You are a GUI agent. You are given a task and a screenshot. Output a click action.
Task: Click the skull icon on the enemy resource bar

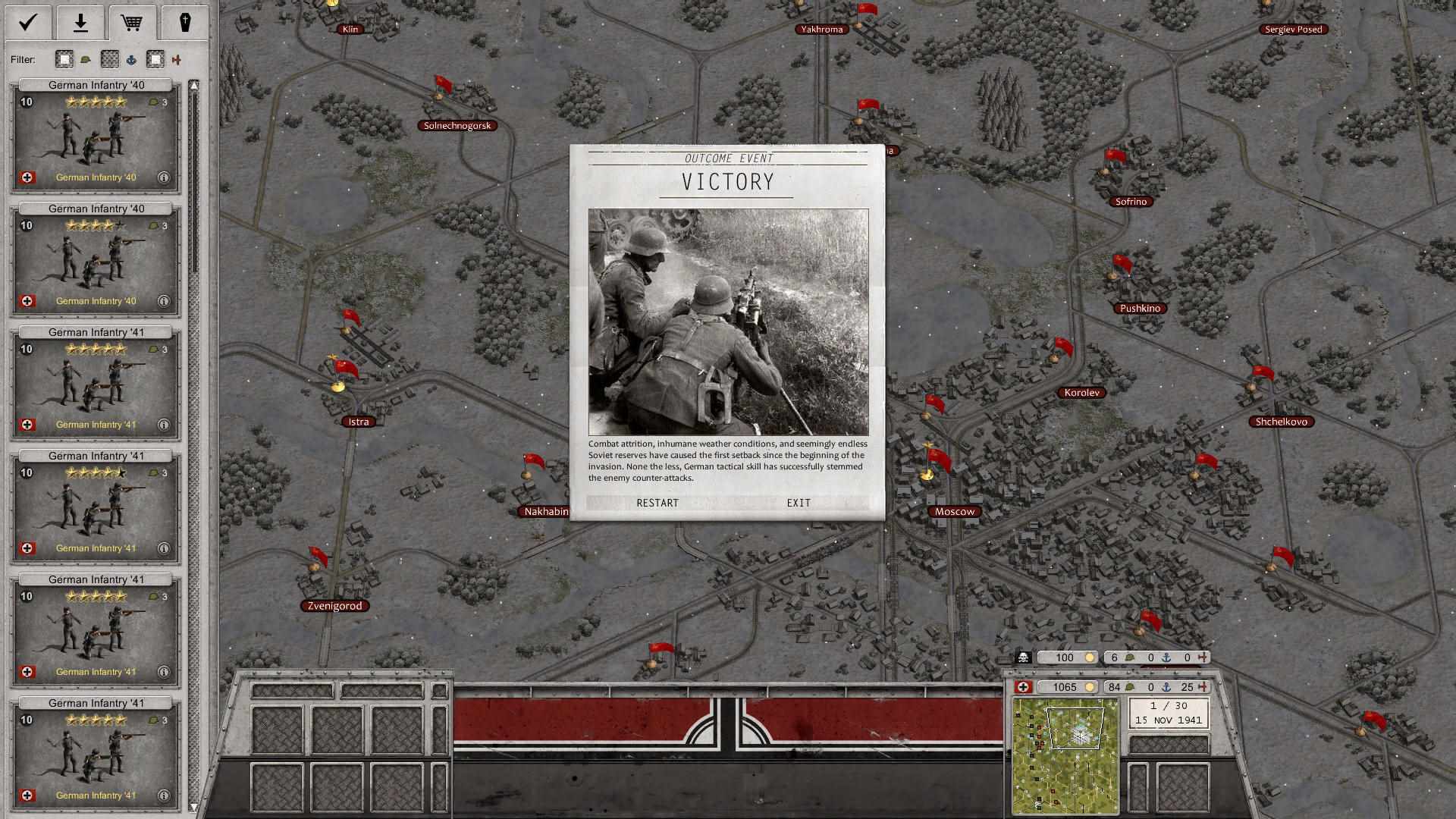click(1023, 657)
